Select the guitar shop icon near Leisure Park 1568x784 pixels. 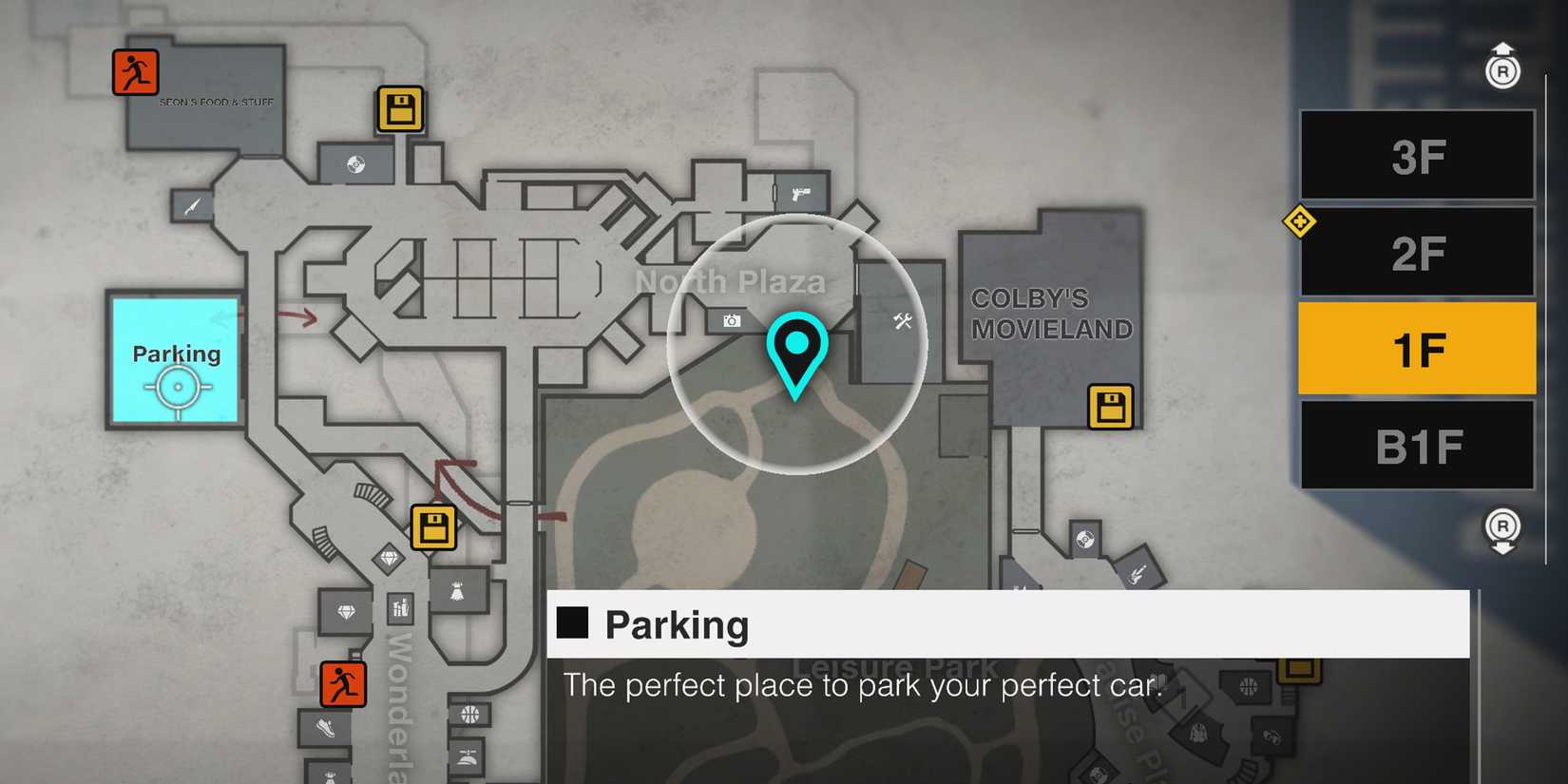coord(1138,576)
